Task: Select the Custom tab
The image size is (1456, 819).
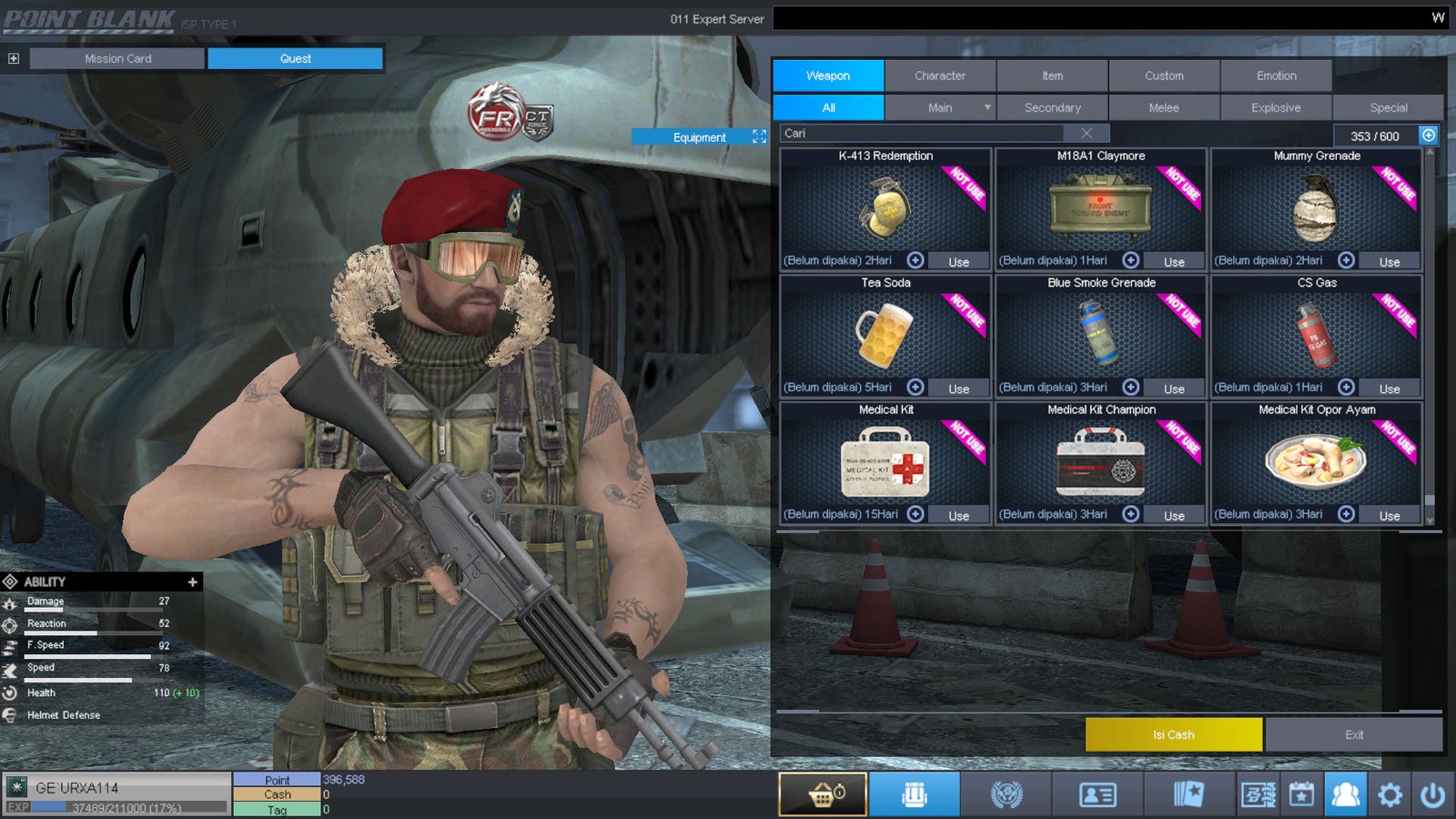Action: coord(1164,76)
